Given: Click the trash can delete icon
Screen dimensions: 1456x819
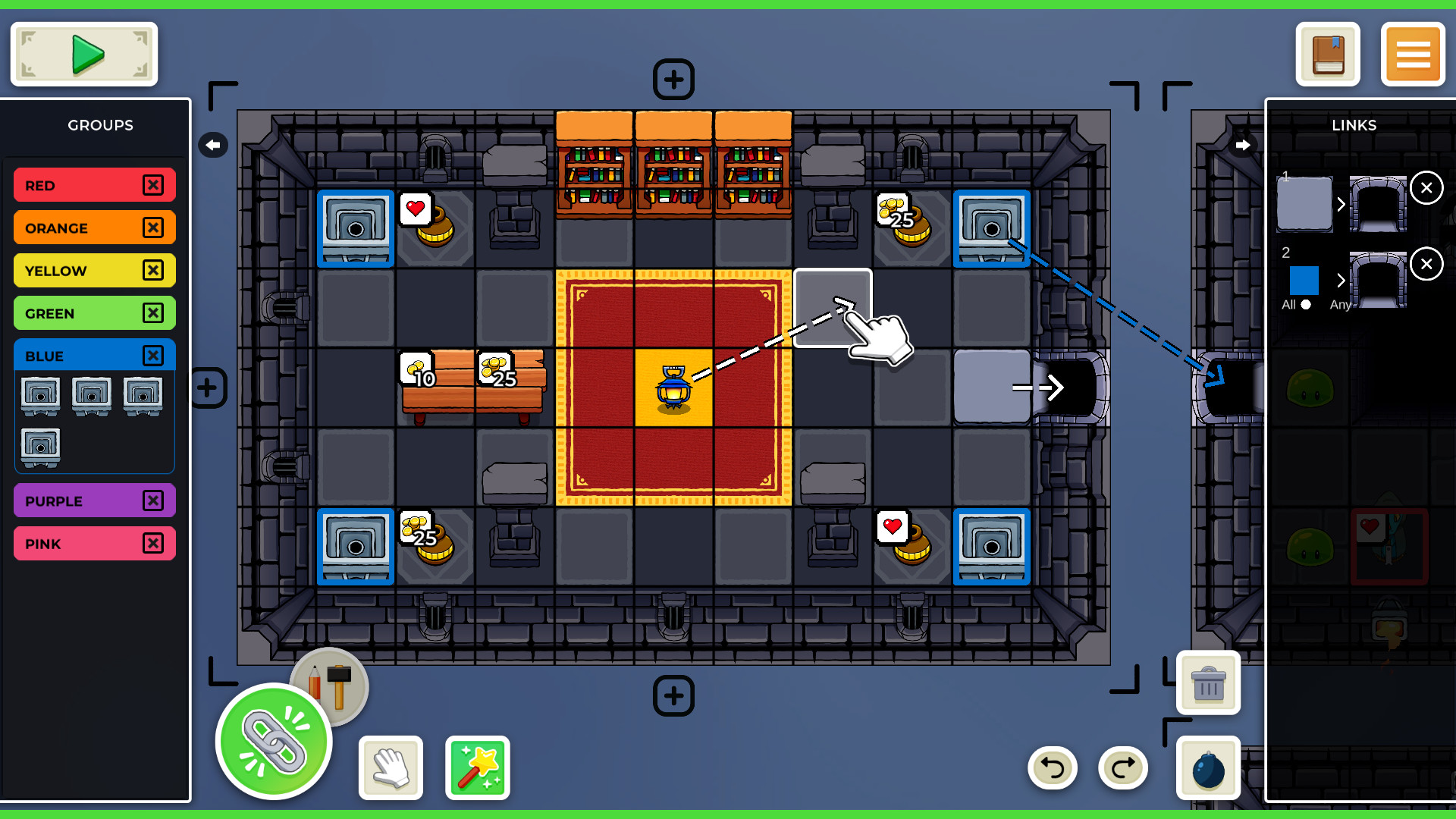Looking at the screenshot, I should point(1208,683).
